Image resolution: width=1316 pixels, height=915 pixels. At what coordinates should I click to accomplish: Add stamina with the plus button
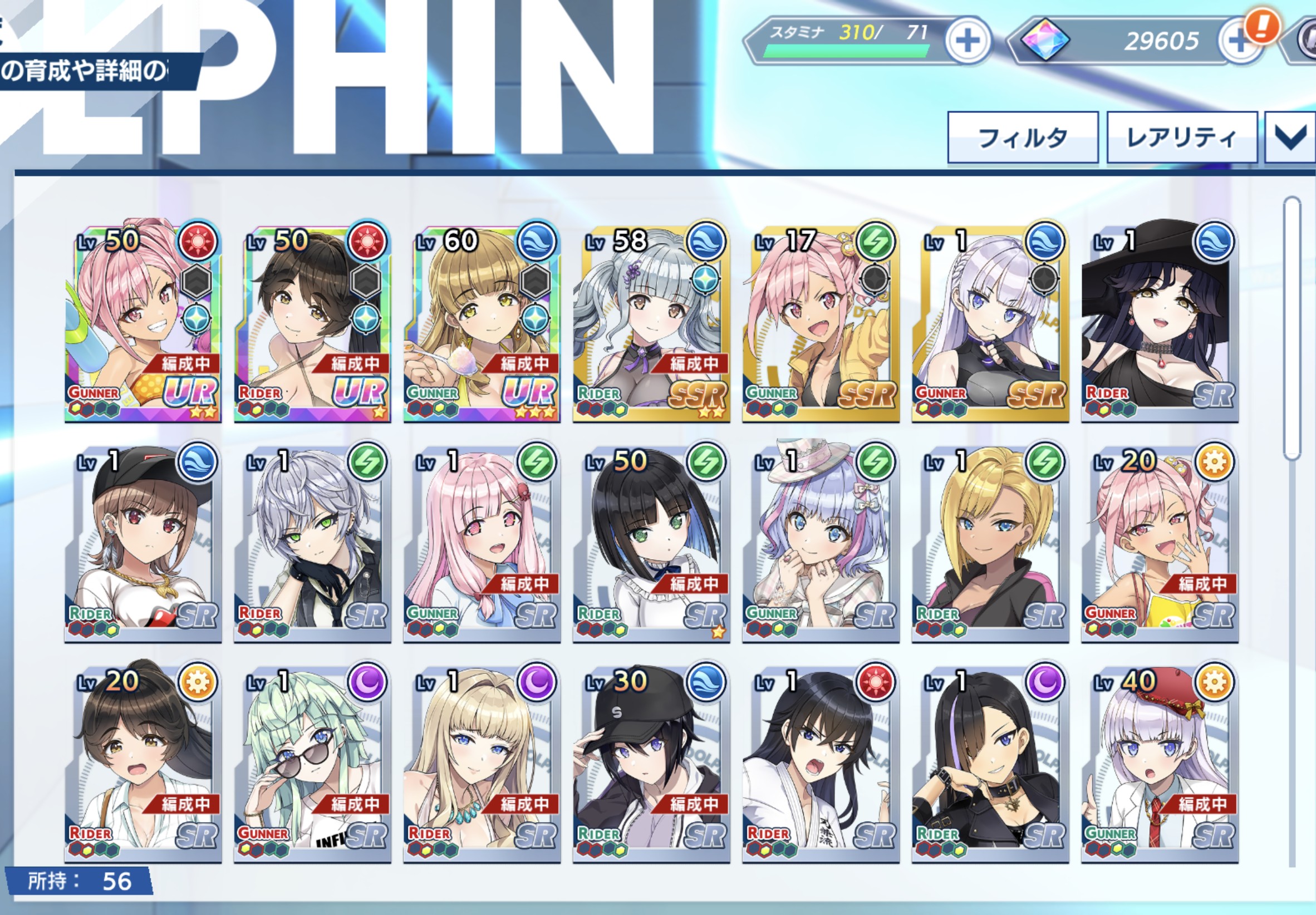(x=968, y=41)
